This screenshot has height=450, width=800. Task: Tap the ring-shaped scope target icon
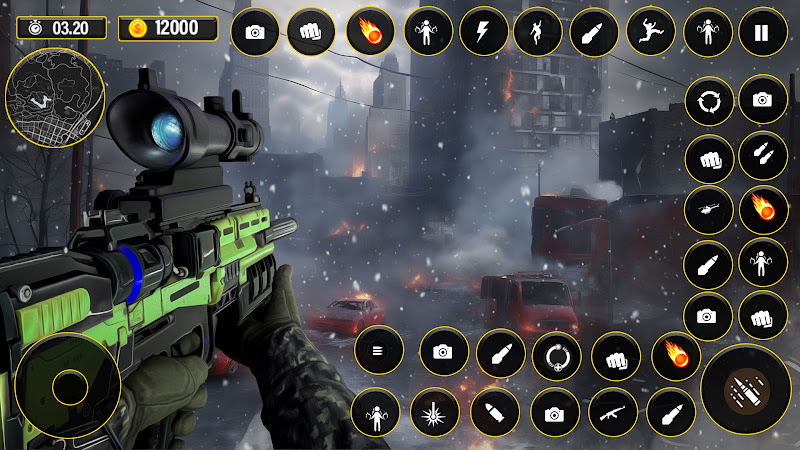click(x=556, y=355)
